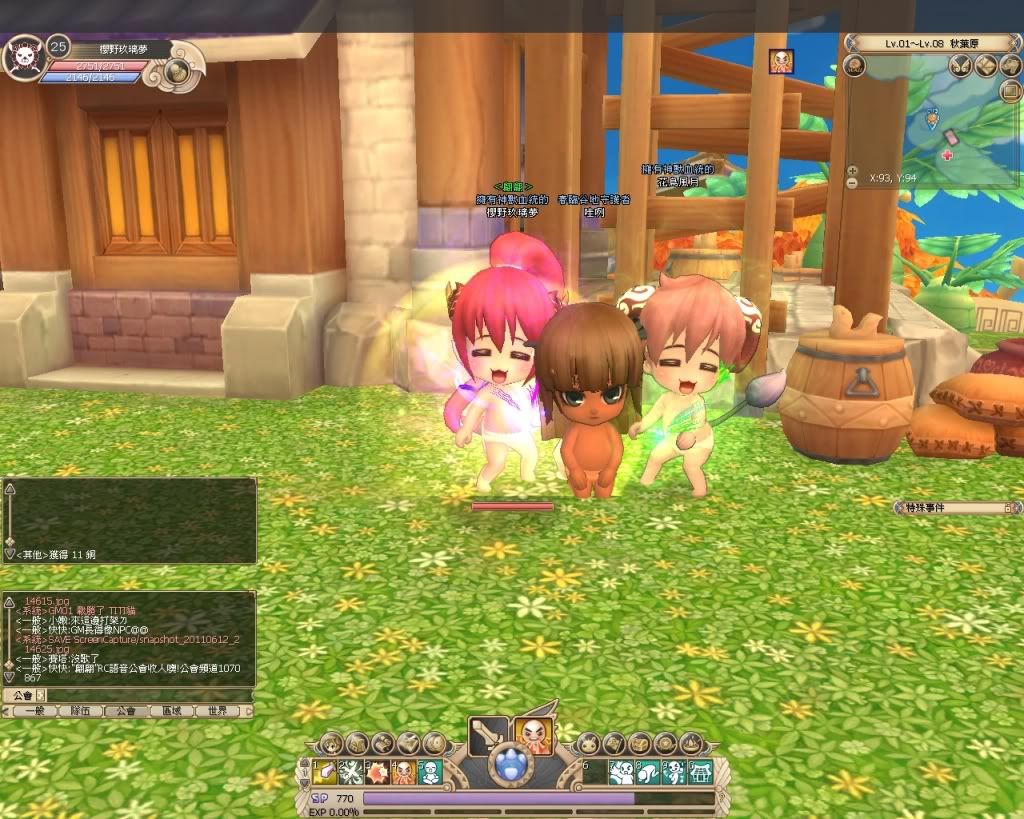Use the hotbar slot 3 explosion skill
Image resolution: width=1024 pixels, height=819 pixels.
pyautogui.click(x=377, y=771)
